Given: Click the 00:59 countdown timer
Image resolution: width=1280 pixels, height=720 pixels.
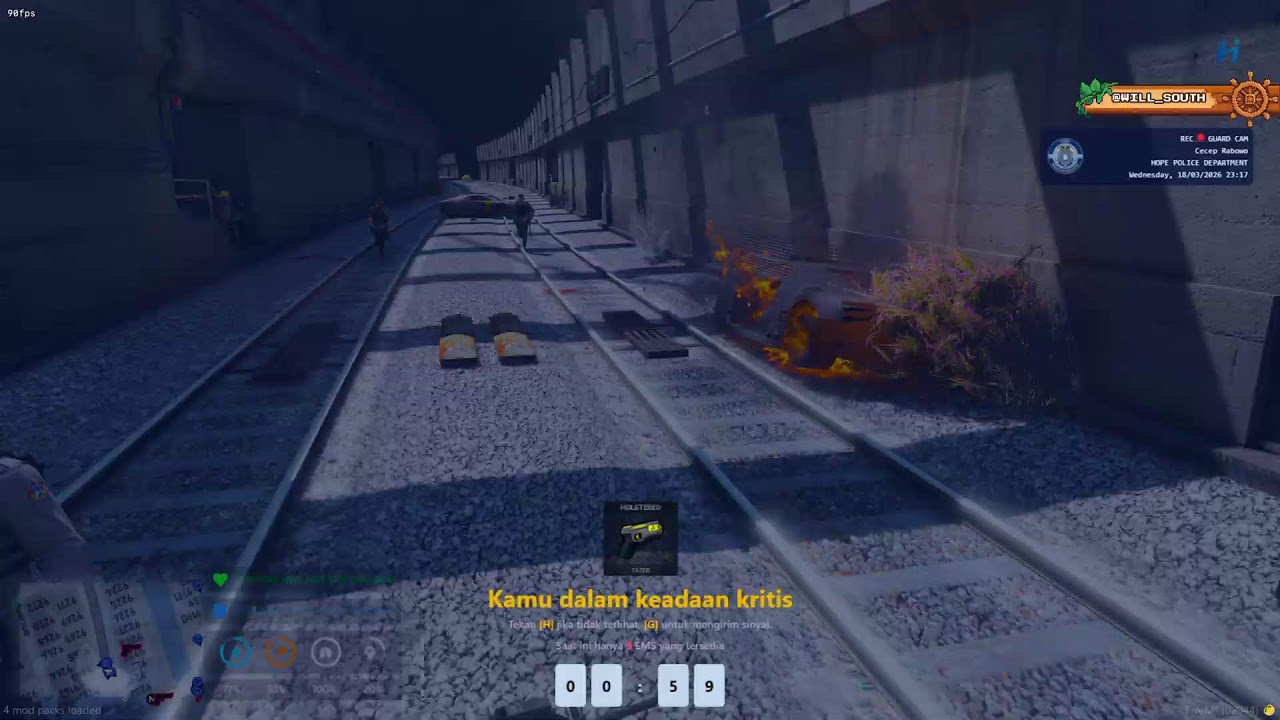Looking at the screenshot, I should tap(640, 686).
